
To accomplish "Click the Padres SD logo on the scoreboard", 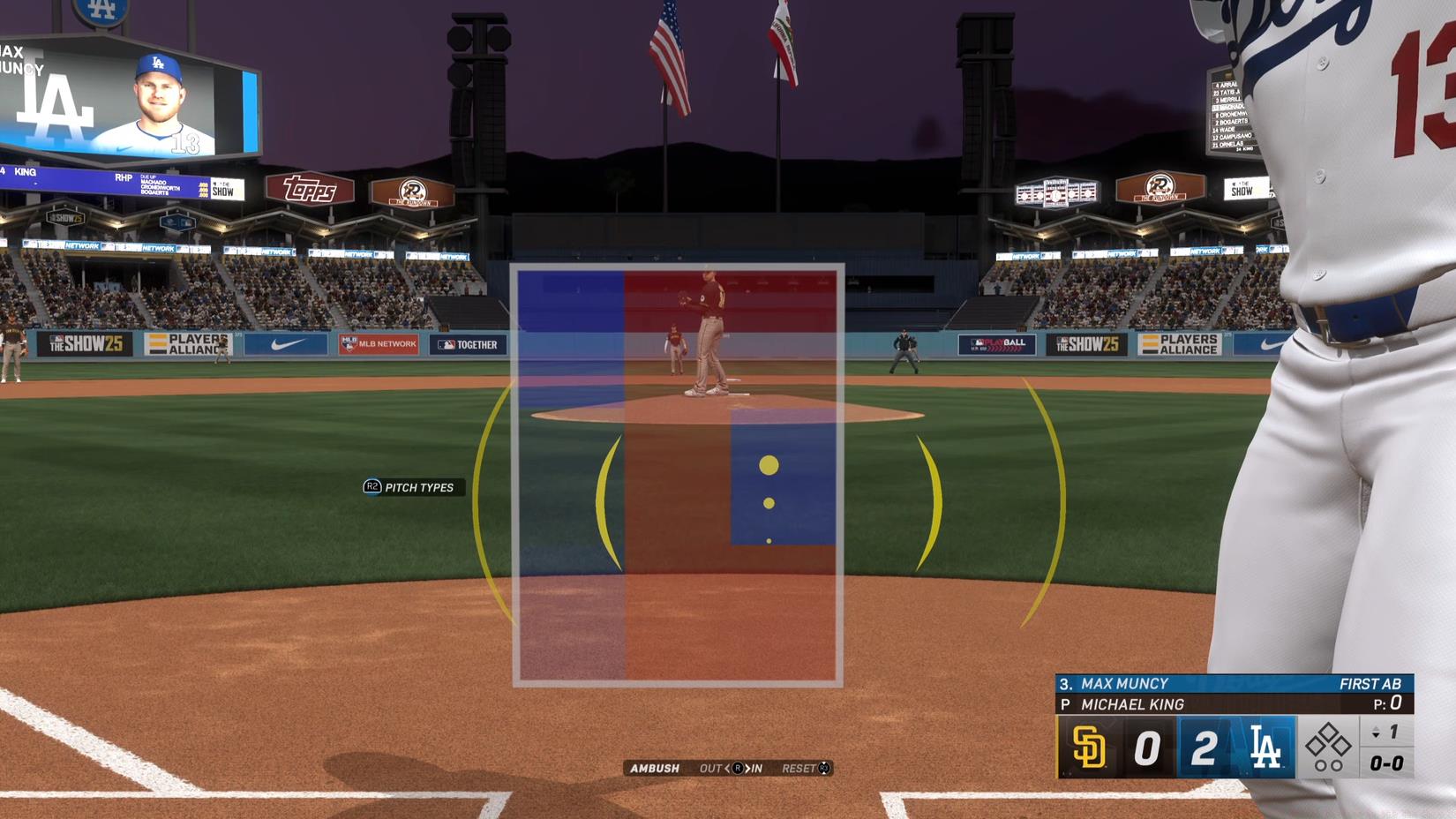I will tap(1090, 746).
